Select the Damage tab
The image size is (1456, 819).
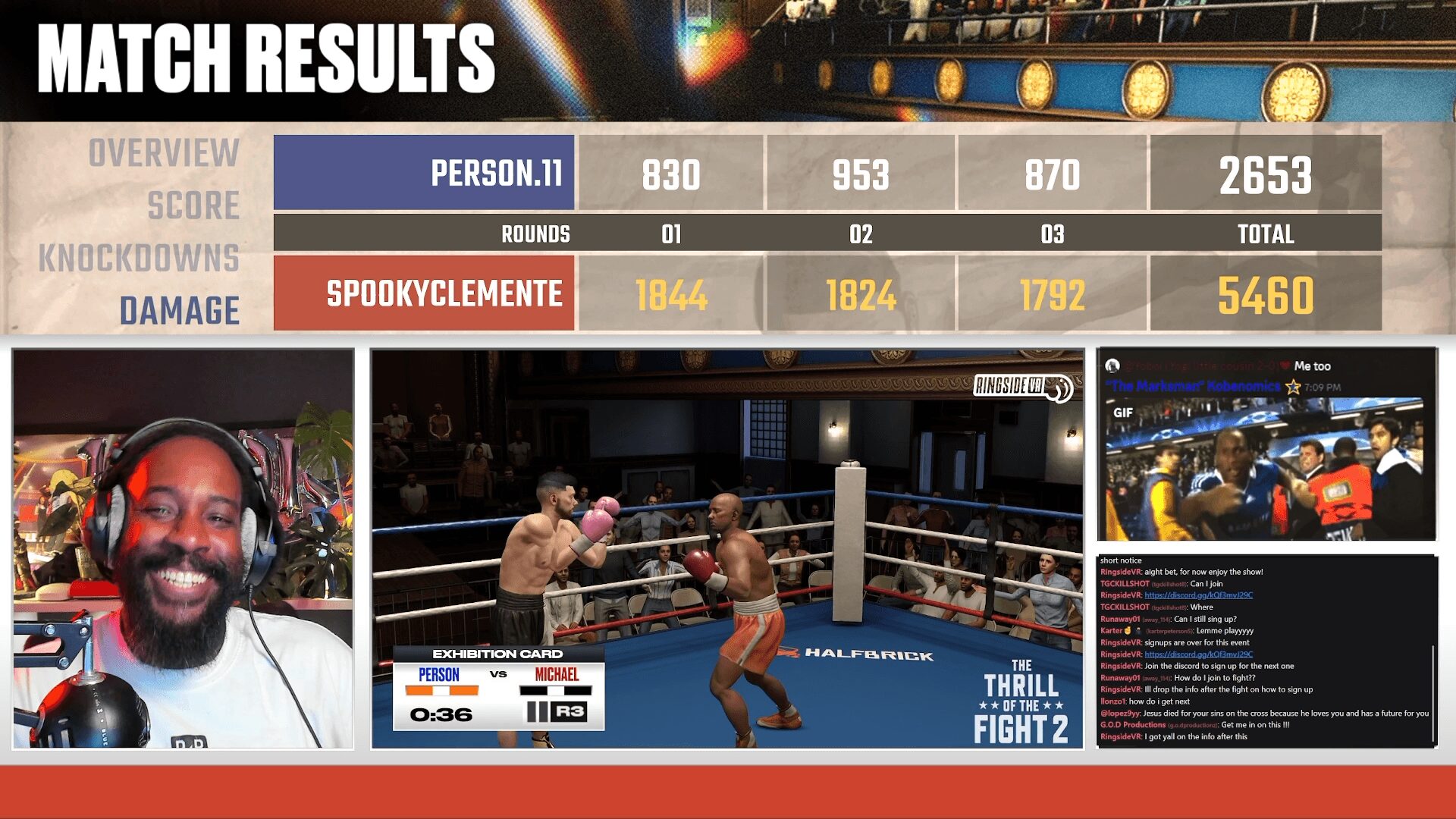179,310
